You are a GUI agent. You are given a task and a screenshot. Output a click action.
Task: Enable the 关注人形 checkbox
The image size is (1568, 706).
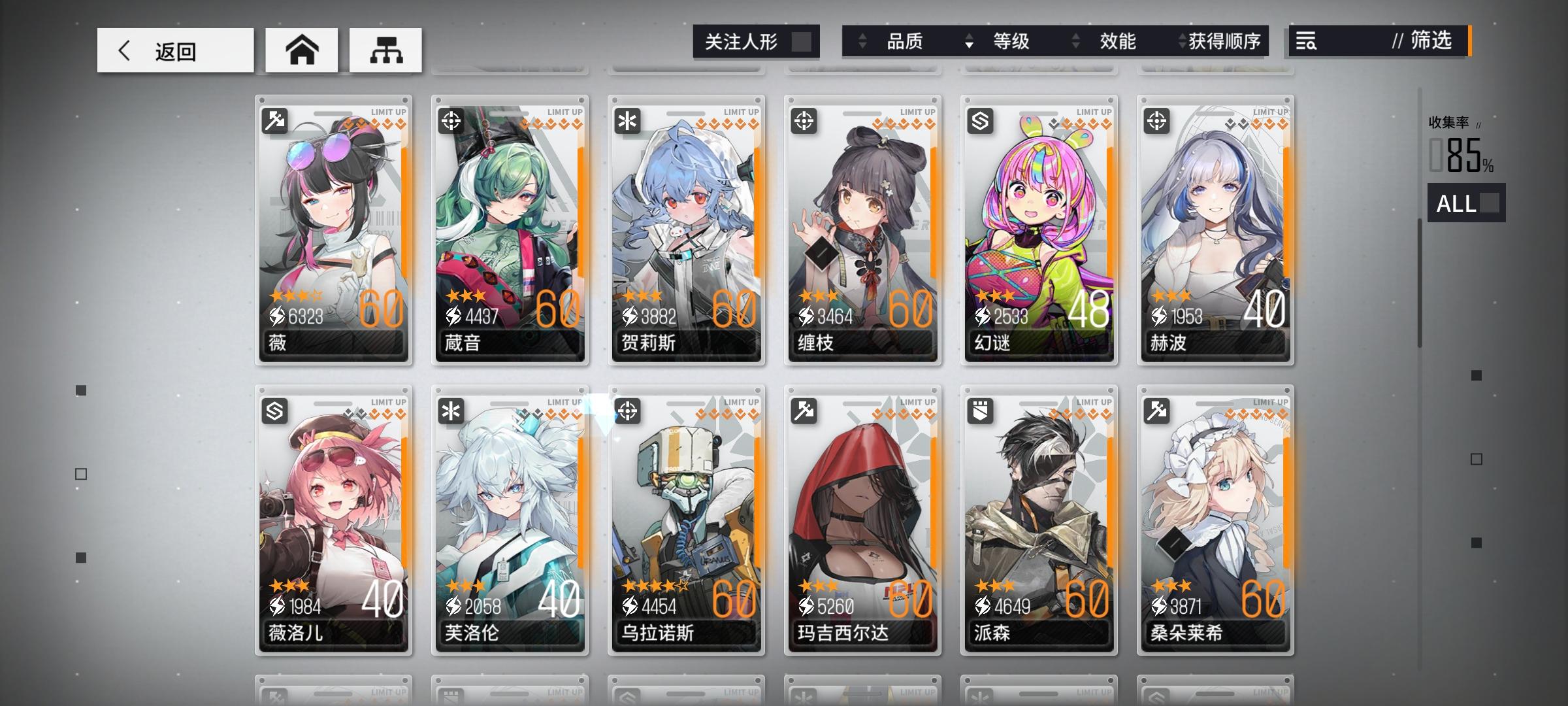click(x=805, y=41)
